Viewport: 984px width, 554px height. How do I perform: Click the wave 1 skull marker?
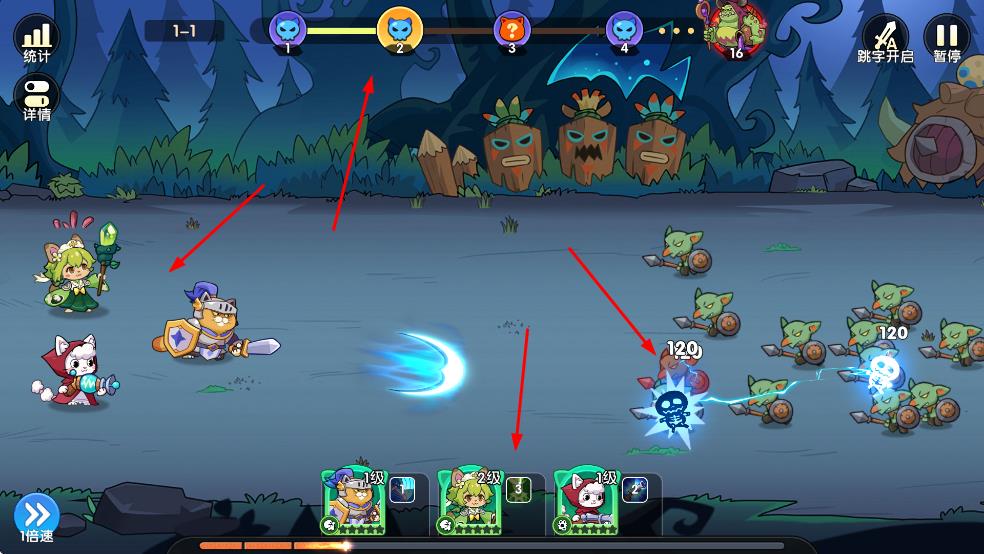(x=288, y=30)
